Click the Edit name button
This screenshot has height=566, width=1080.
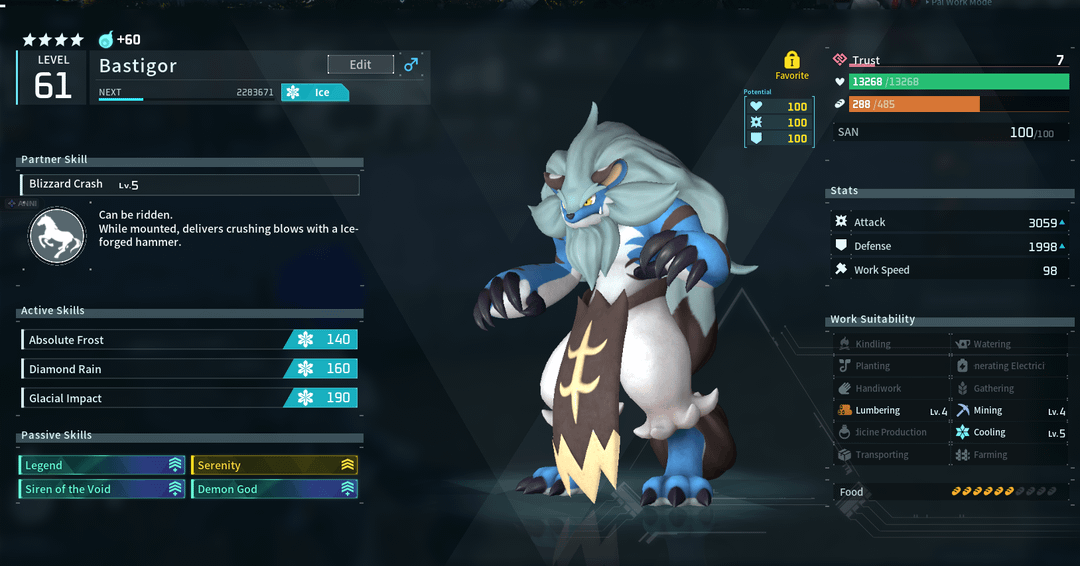point(360,65)
